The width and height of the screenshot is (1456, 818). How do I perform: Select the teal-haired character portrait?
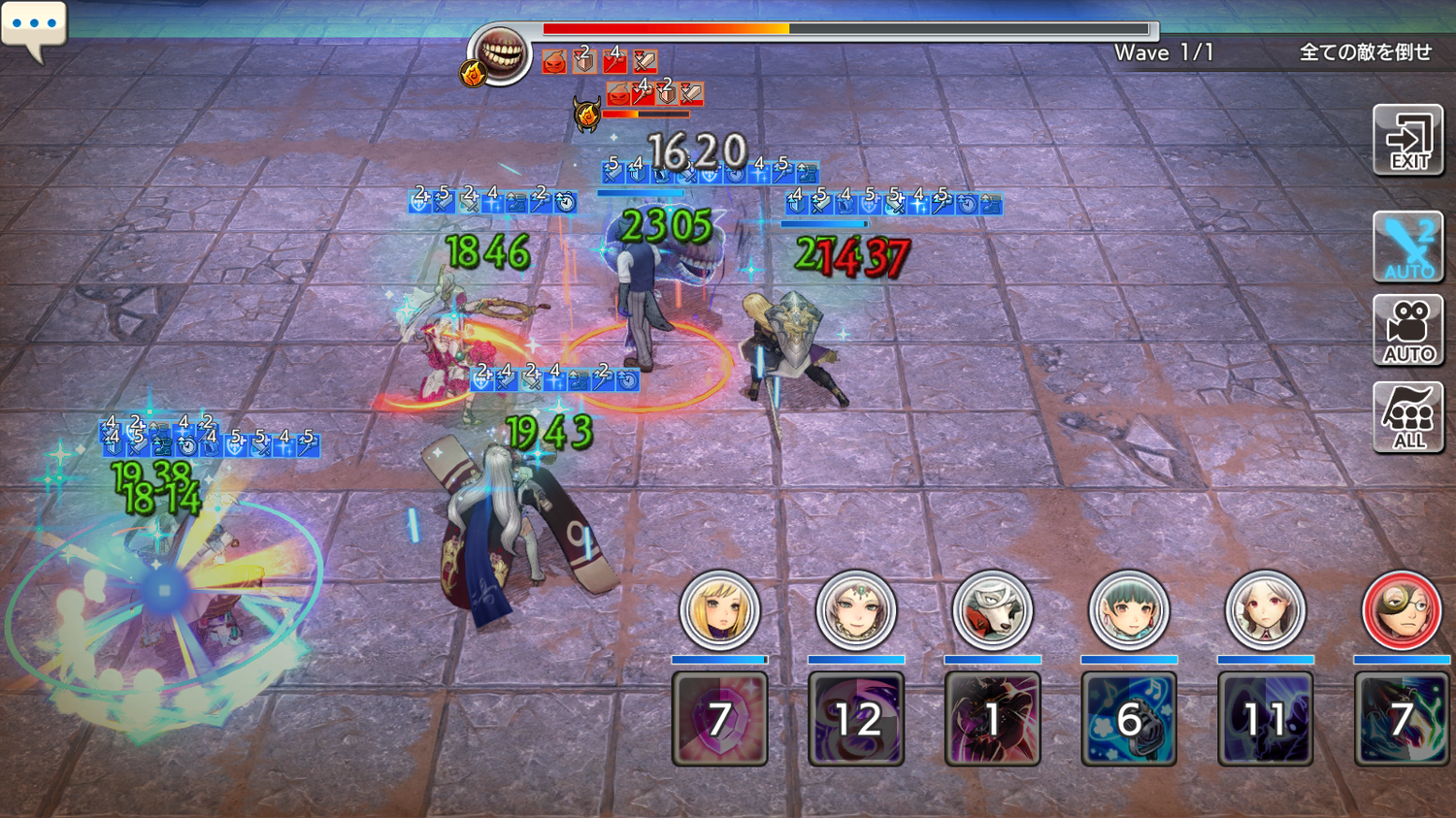pos(1128,611)
